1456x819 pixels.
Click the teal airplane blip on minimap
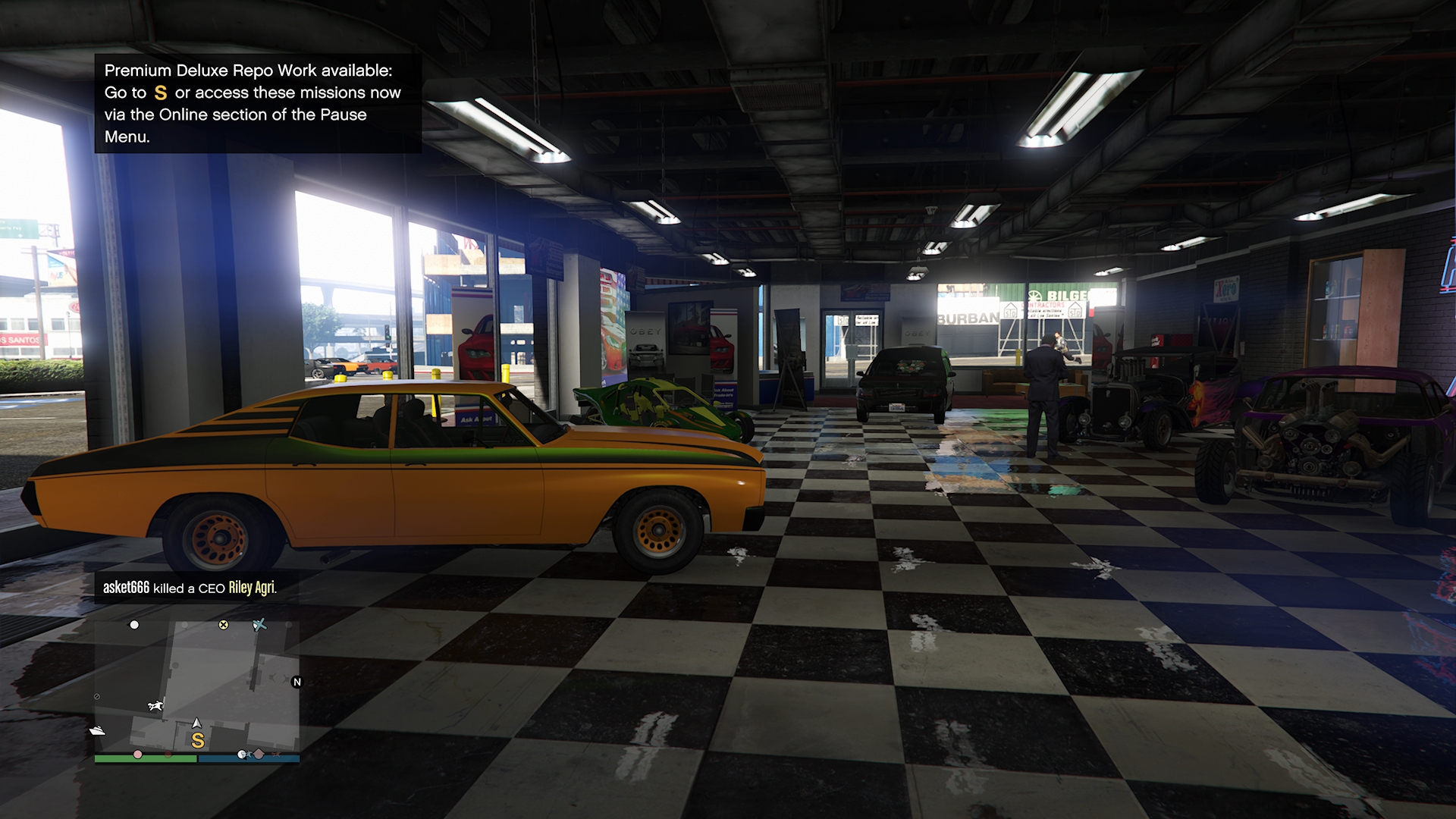259,625
